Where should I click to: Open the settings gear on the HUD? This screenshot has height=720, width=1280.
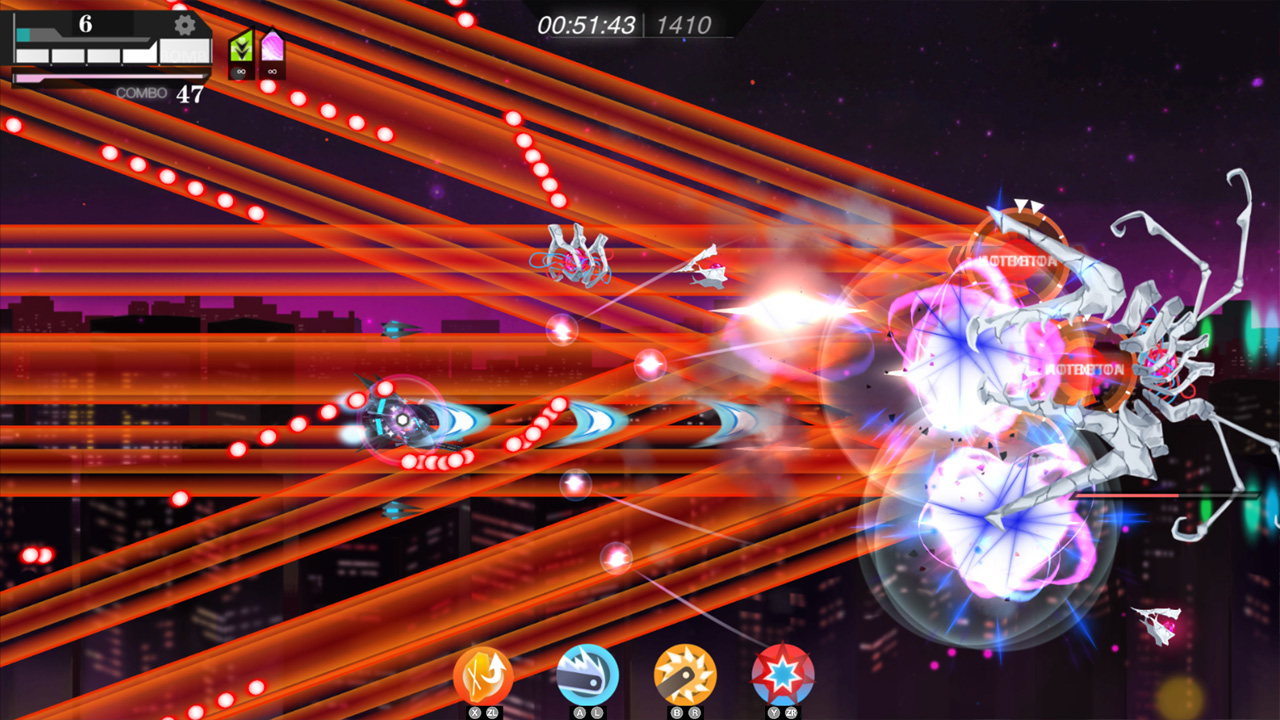click(x=184, y=24)
